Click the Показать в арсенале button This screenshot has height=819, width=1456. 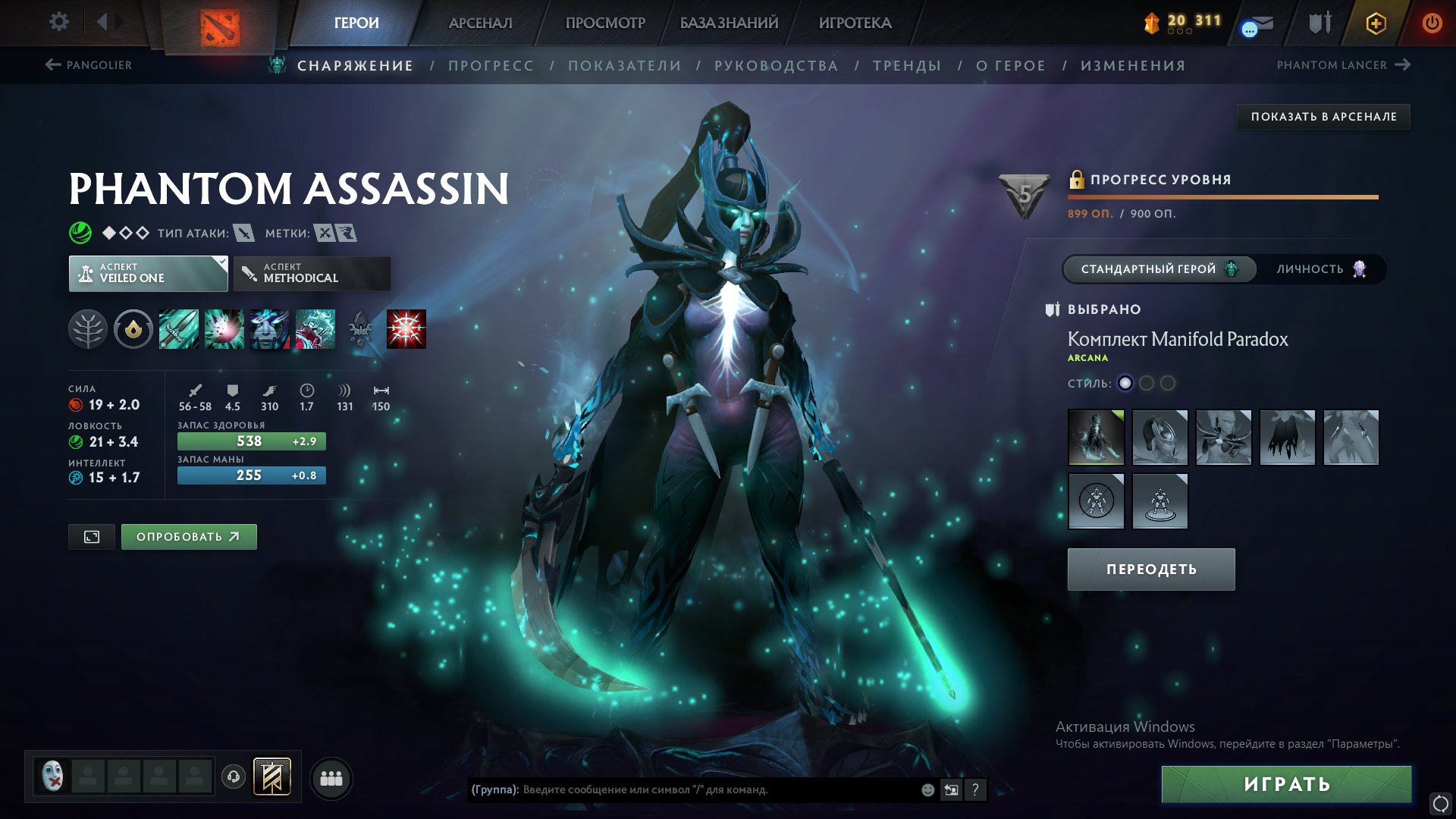click(1323, 117)
